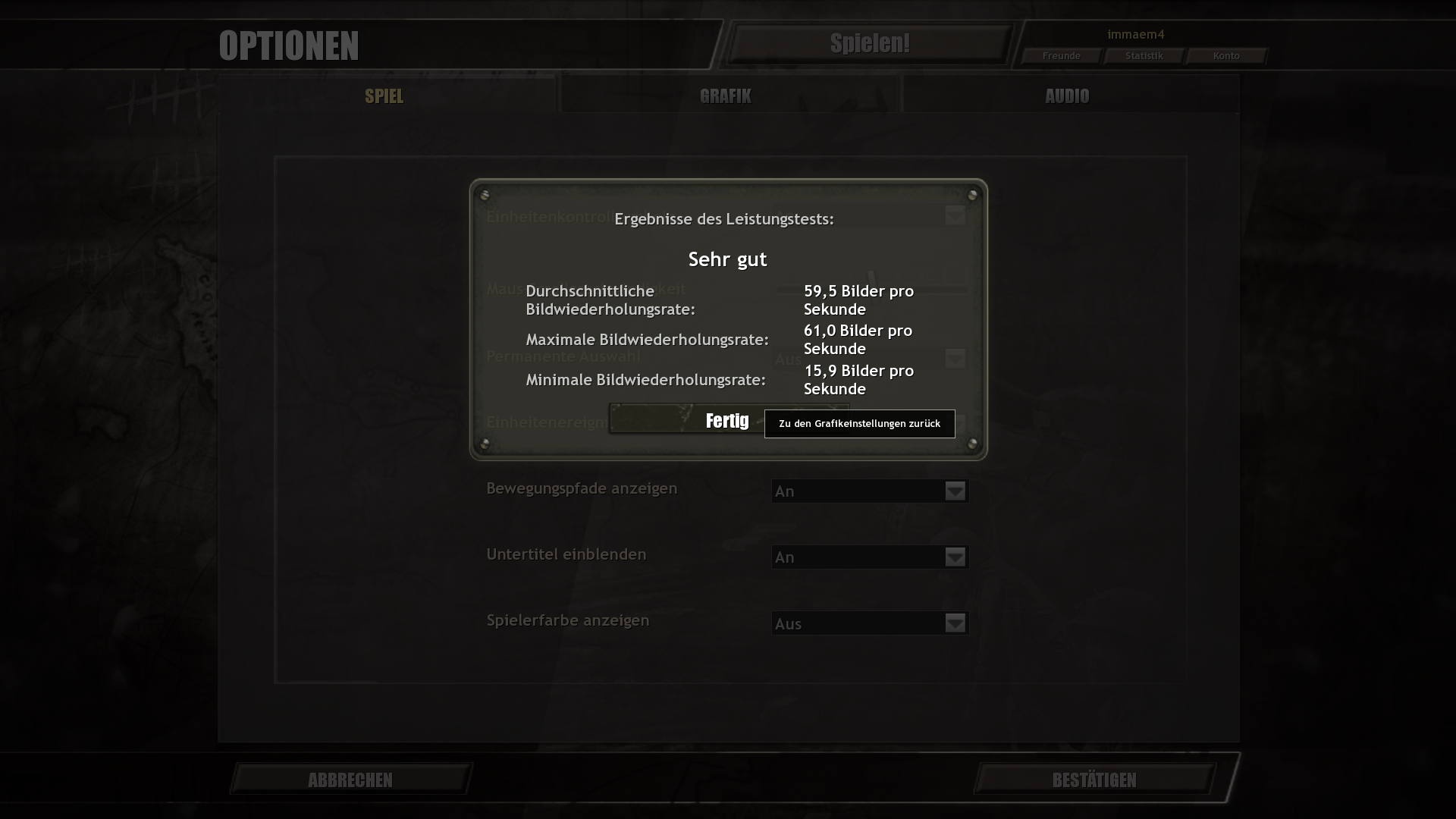Click the Konto button
1456x819 pixels.
(1225, 55)
